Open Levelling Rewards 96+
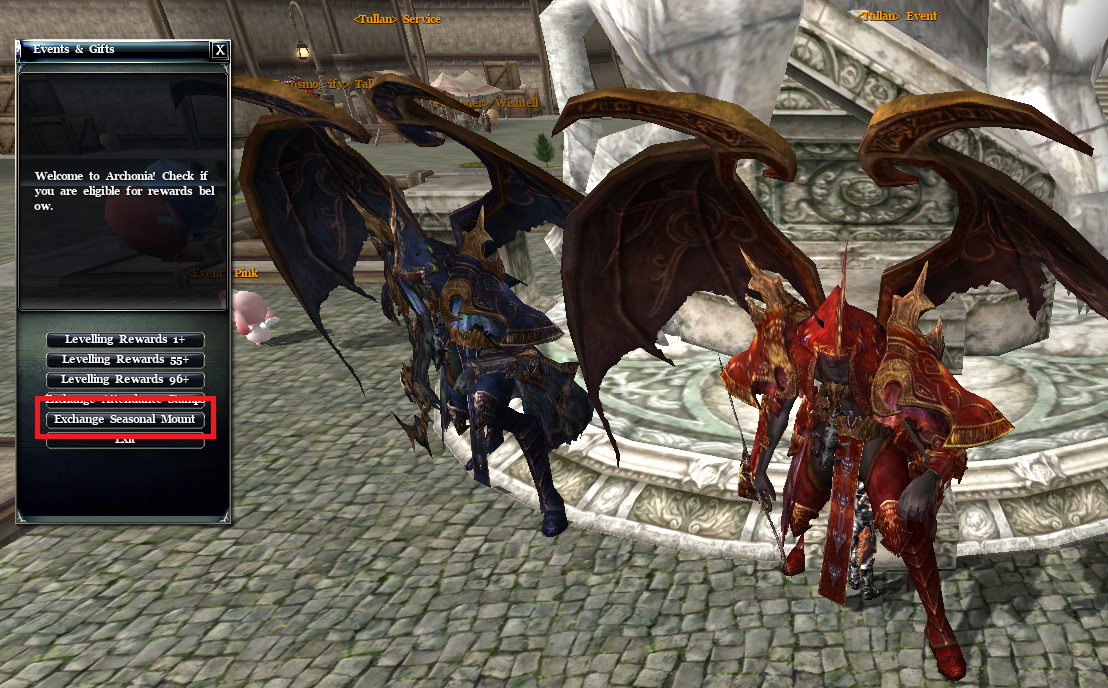 tap(125, 380)
